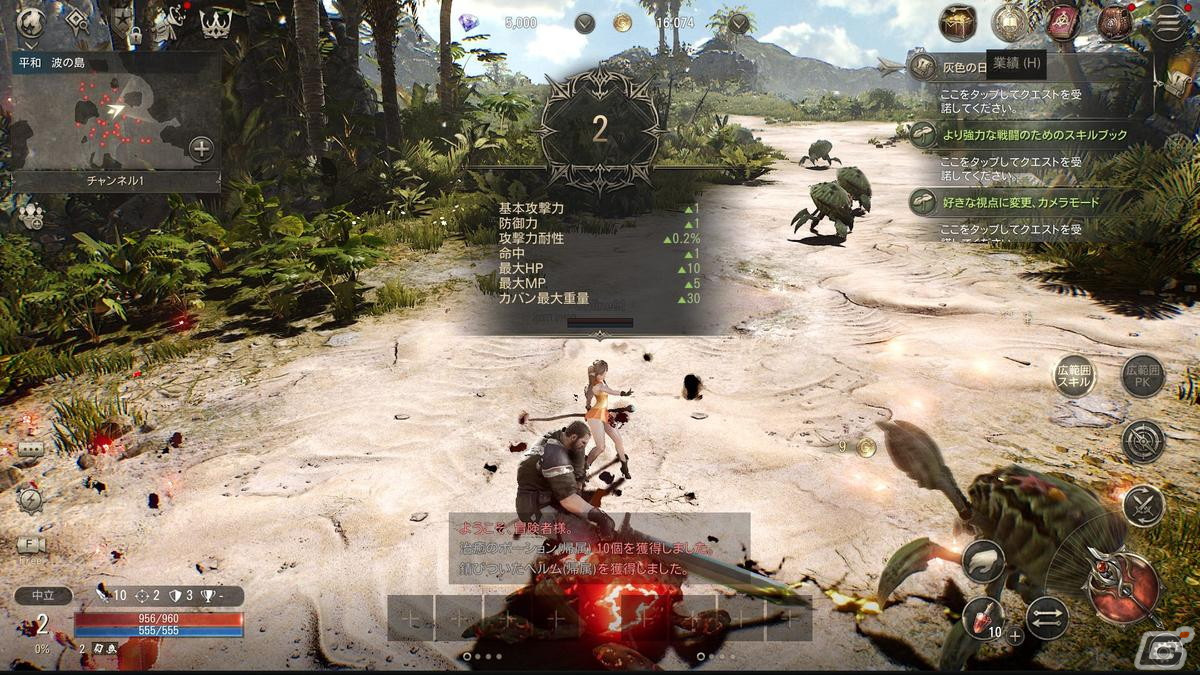Expand the minimap with the plus button
The height and width of the screenshot is (675, 1200).
(201, 150)
